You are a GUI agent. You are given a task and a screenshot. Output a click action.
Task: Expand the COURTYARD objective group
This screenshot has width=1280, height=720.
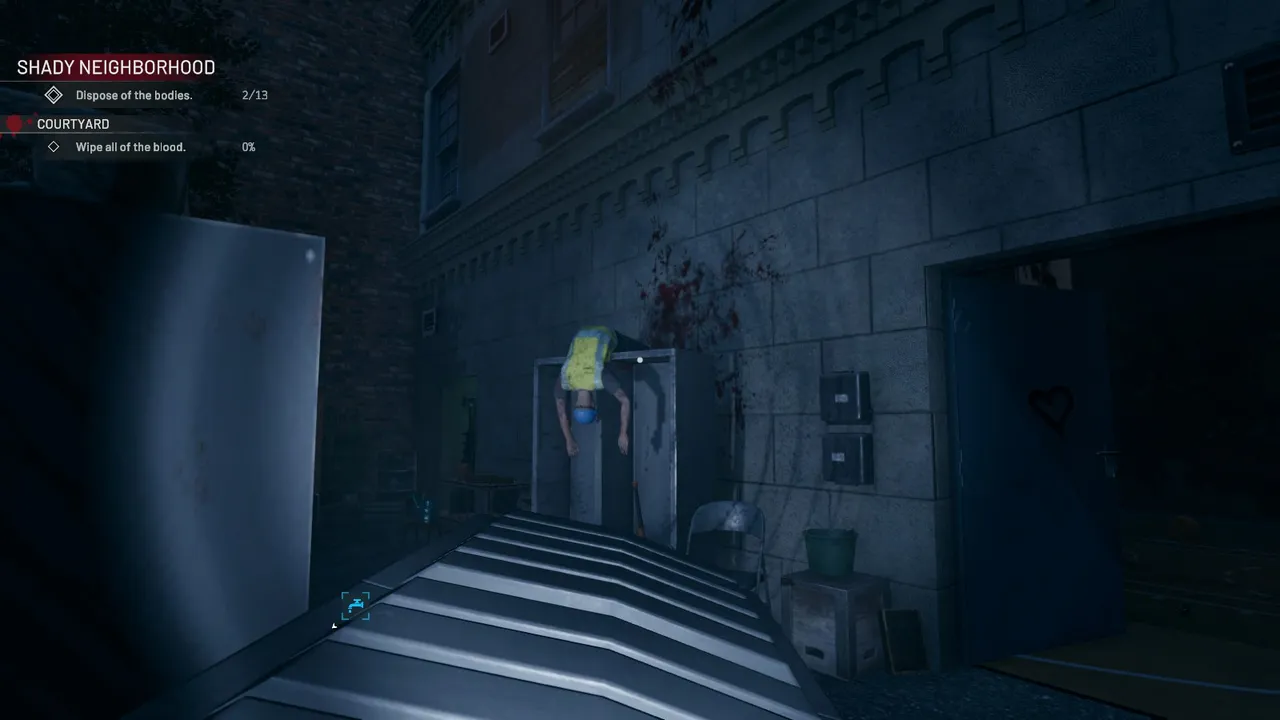click(x=72, y=123)
